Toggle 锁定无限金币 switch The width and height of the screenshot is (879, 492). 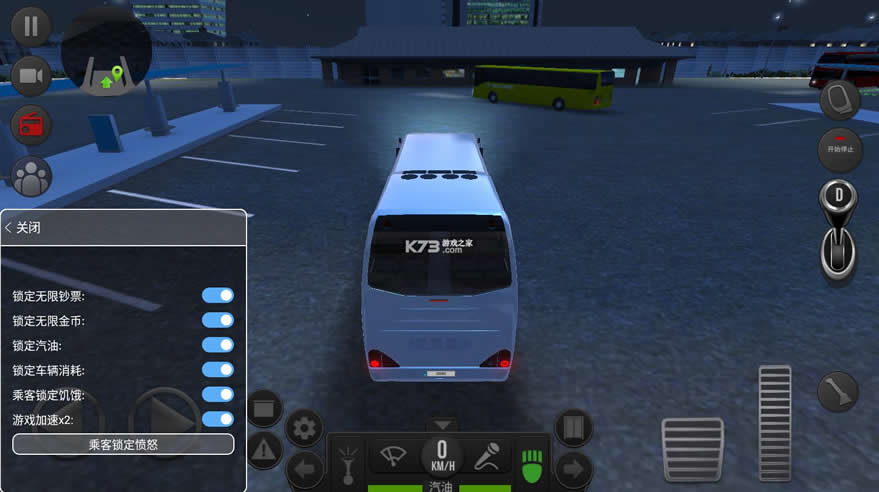pos(218,320)
